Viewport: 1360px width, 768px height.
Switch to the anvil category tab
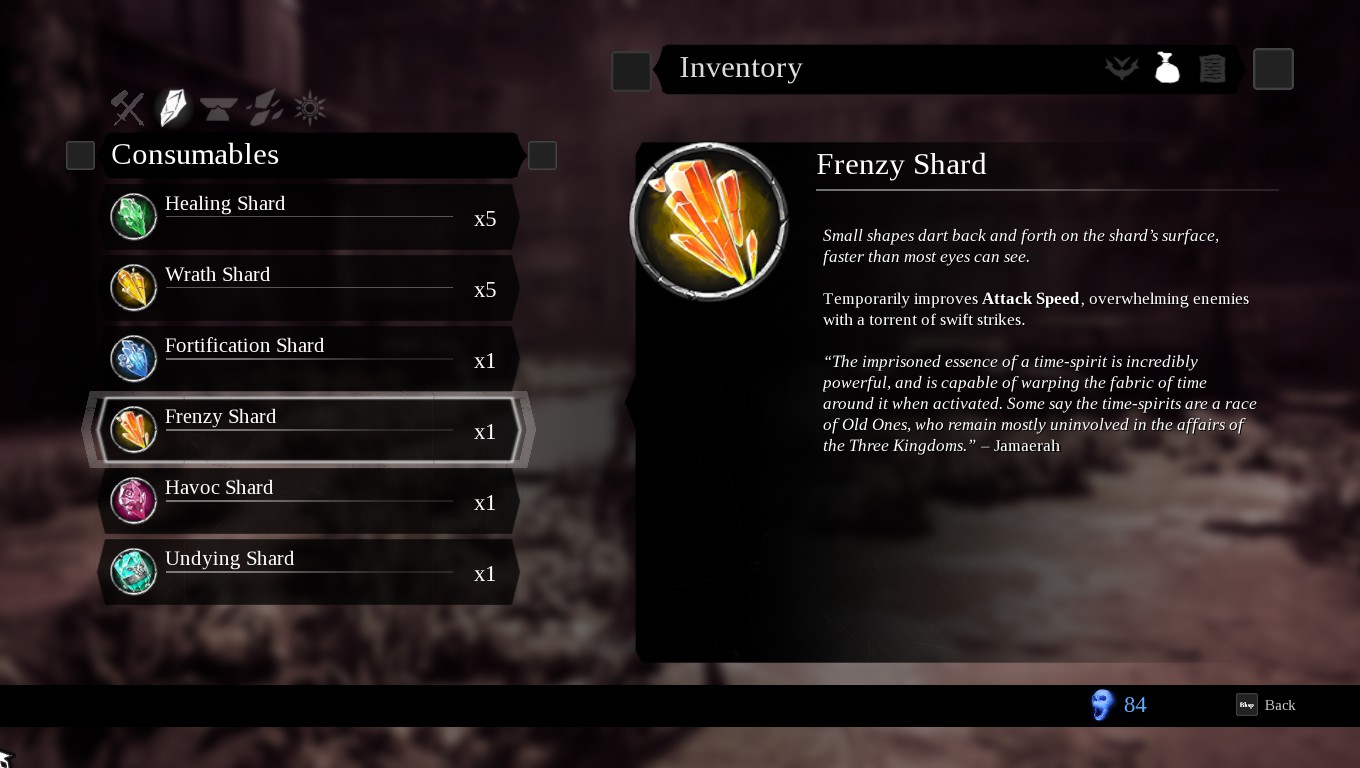[219, 108]
